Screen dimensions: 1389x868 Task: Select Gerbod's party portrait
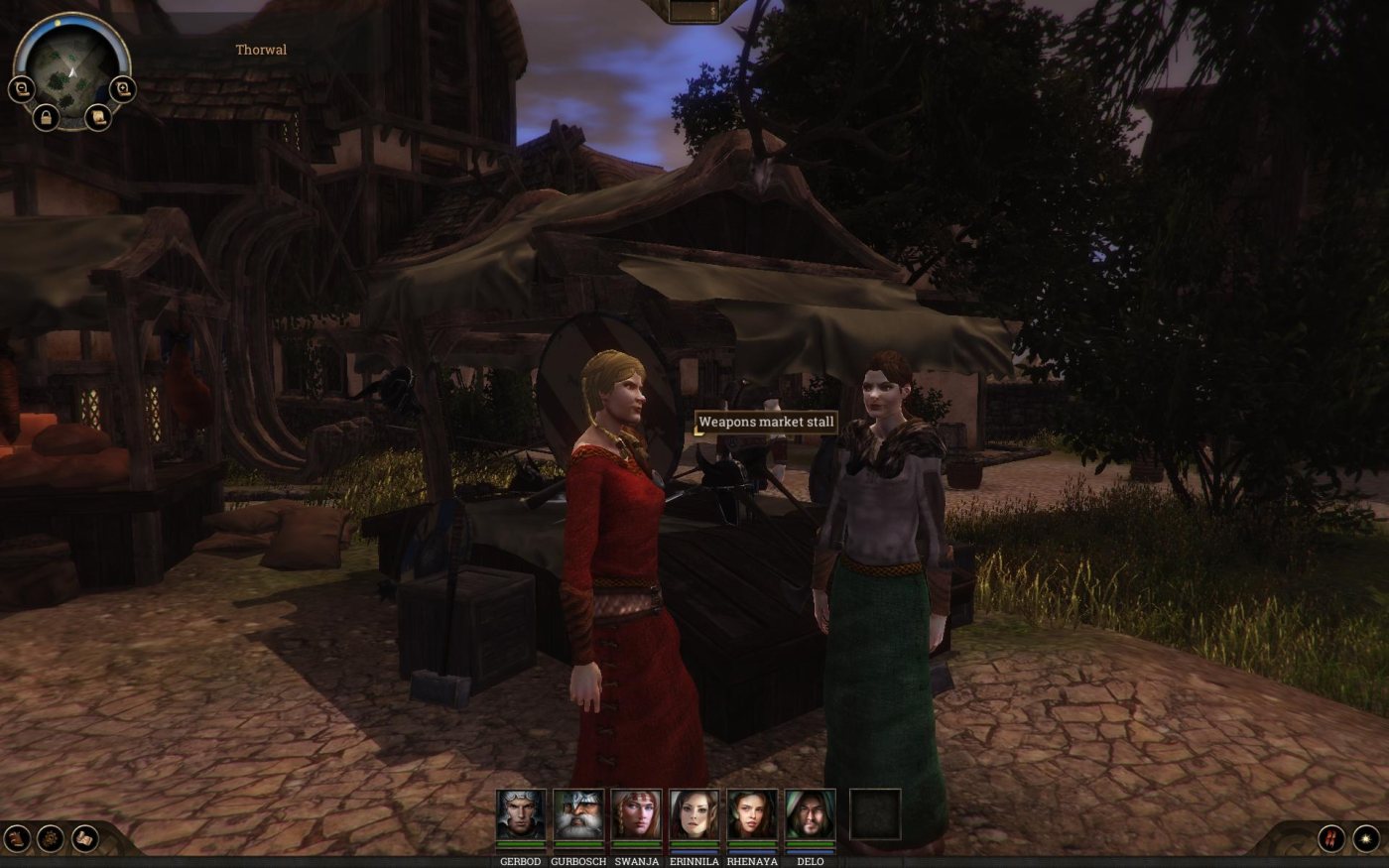(521, 815)
